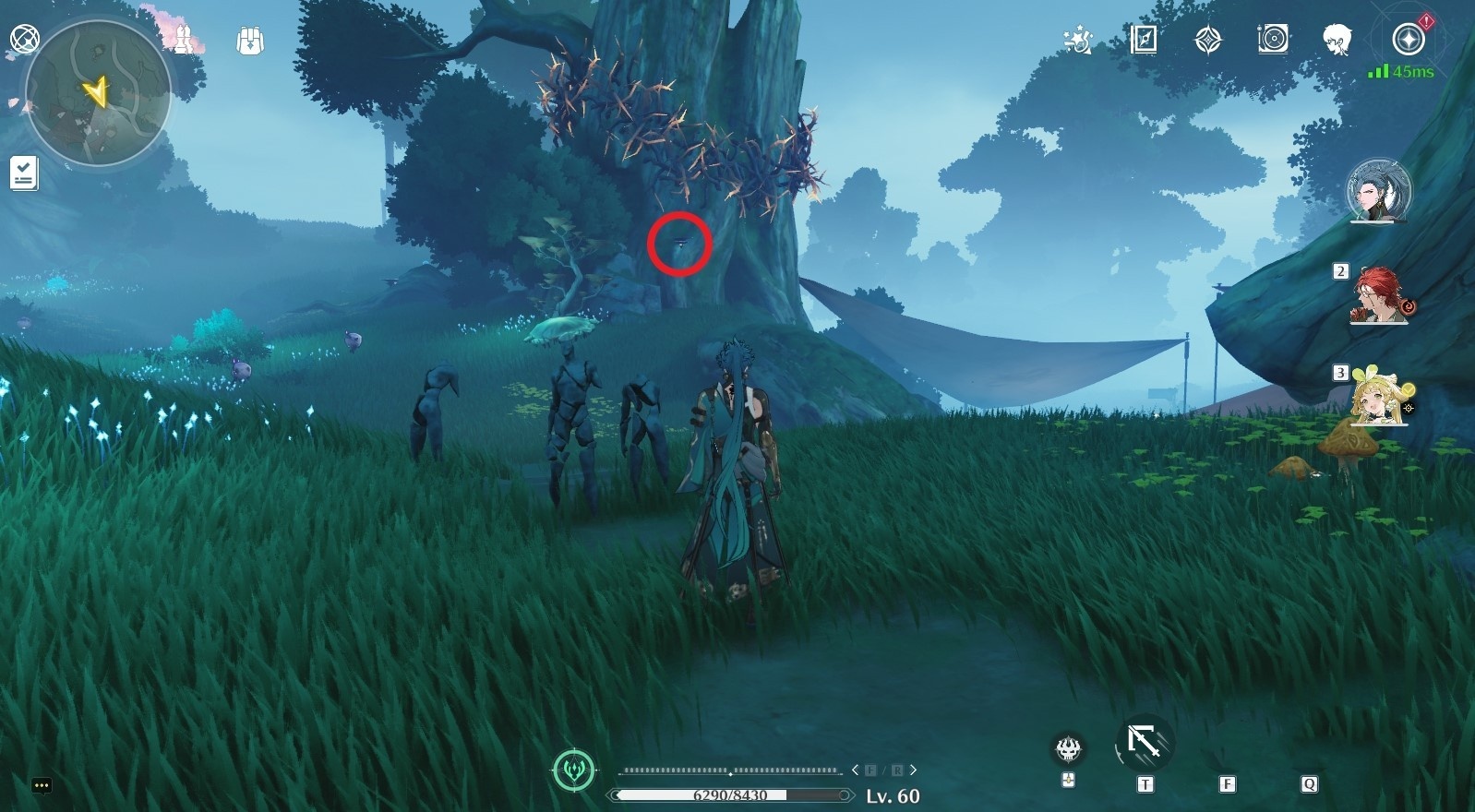Screen dimensions: 1475x812
Task: Activate the skull echo skill icon
Action: 1069,748
